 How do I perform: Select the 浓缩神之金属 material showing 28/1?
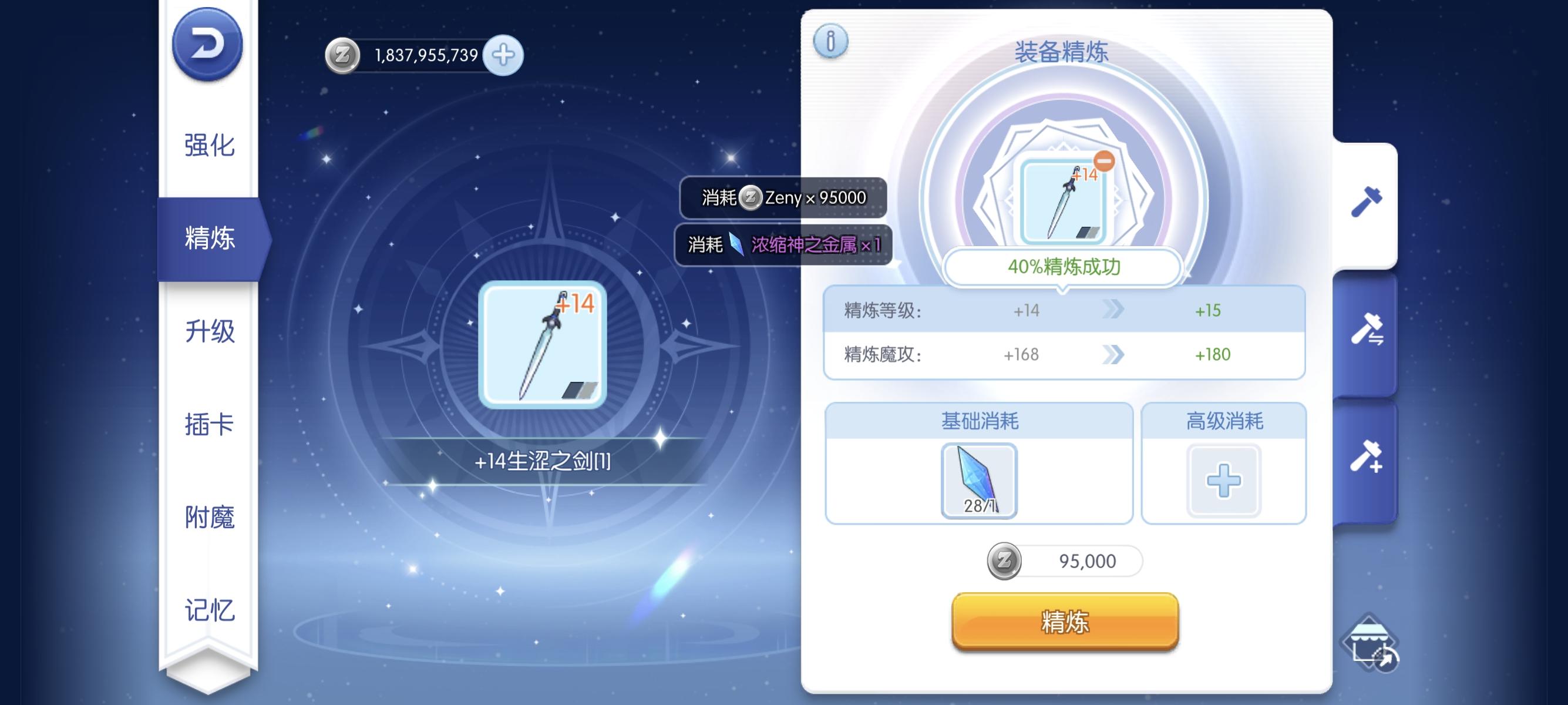(979, 481)
